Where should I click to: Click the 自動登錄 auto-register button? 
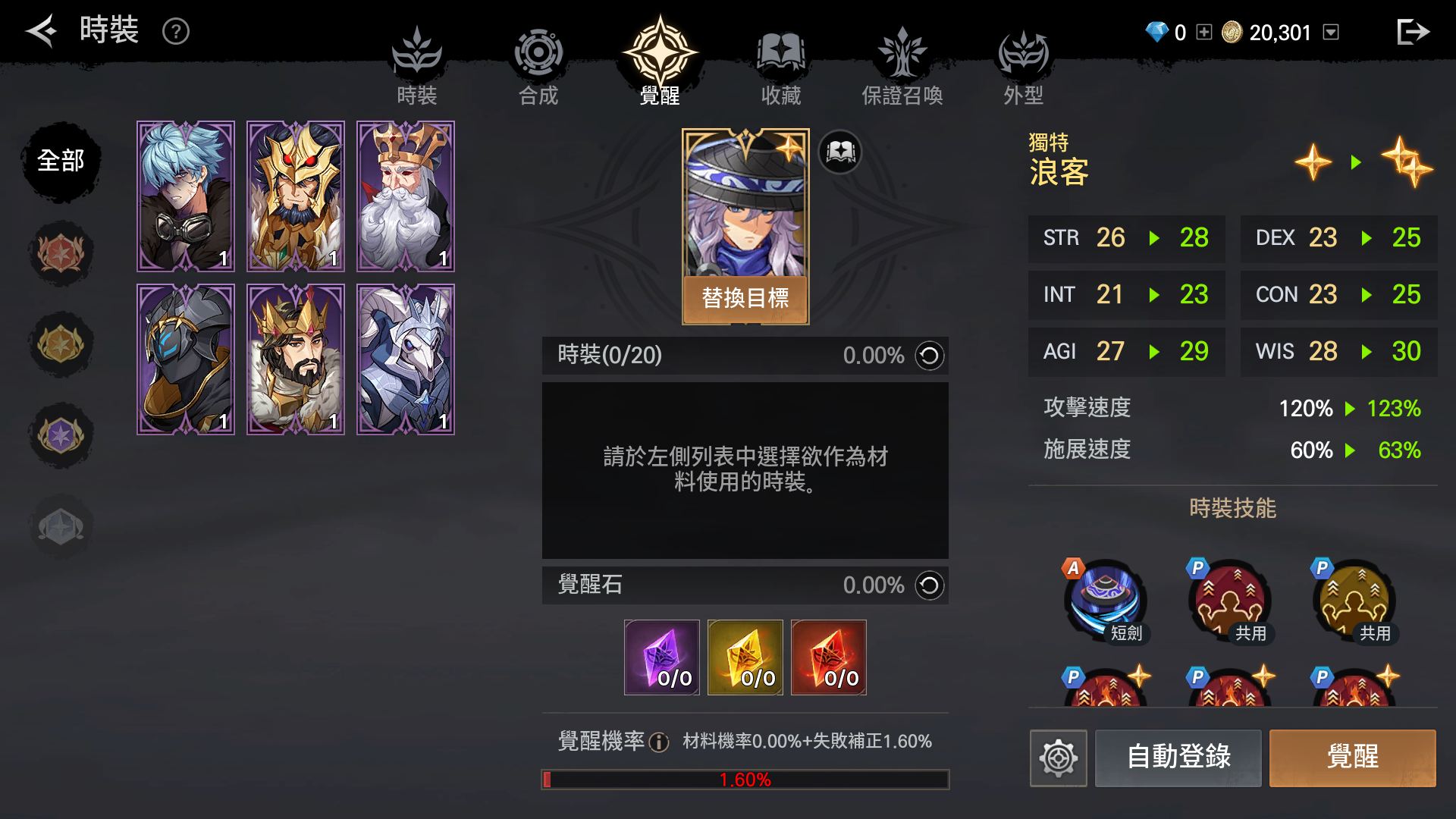pos(1178,758)
